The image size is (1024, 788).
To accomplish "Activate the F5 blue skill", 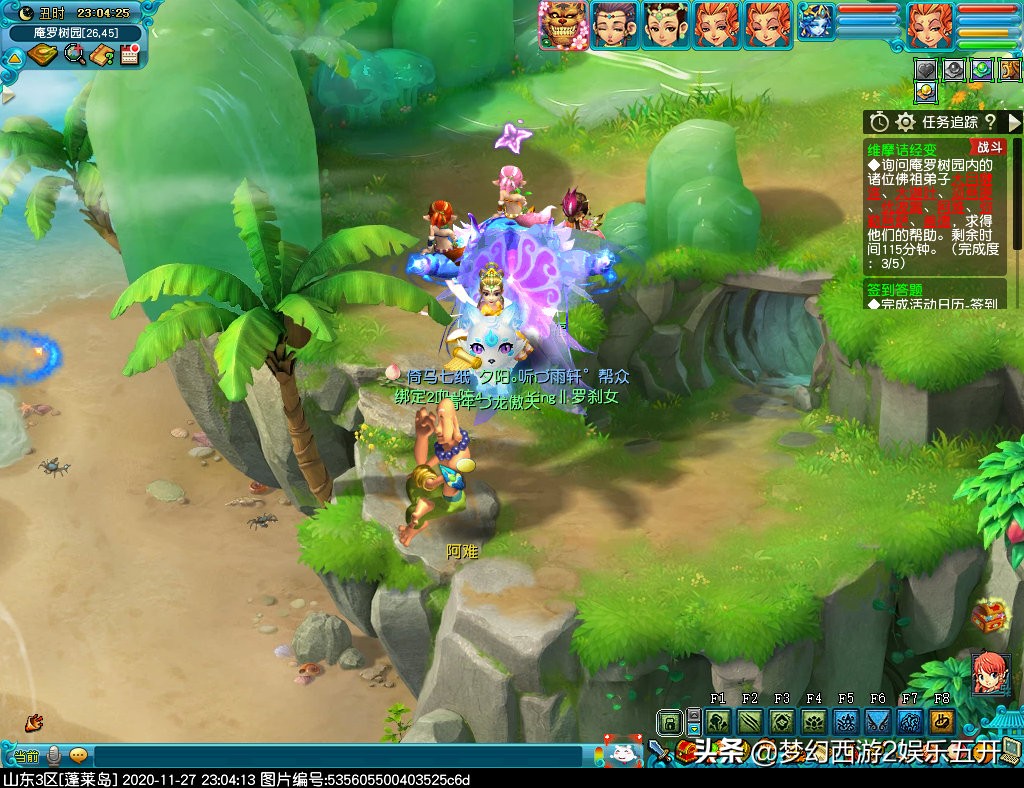I will click(x=846, y=721).
